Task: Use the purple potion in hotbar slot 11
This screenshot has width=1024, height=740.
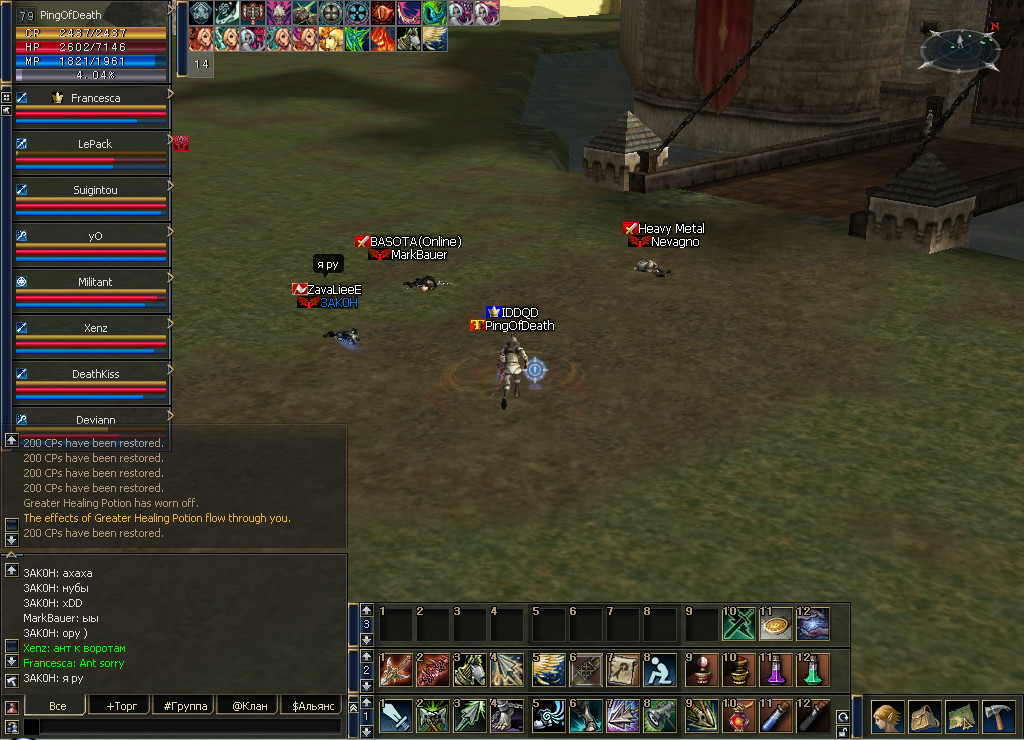Action: pyautogui.click(x=774, y=669)
